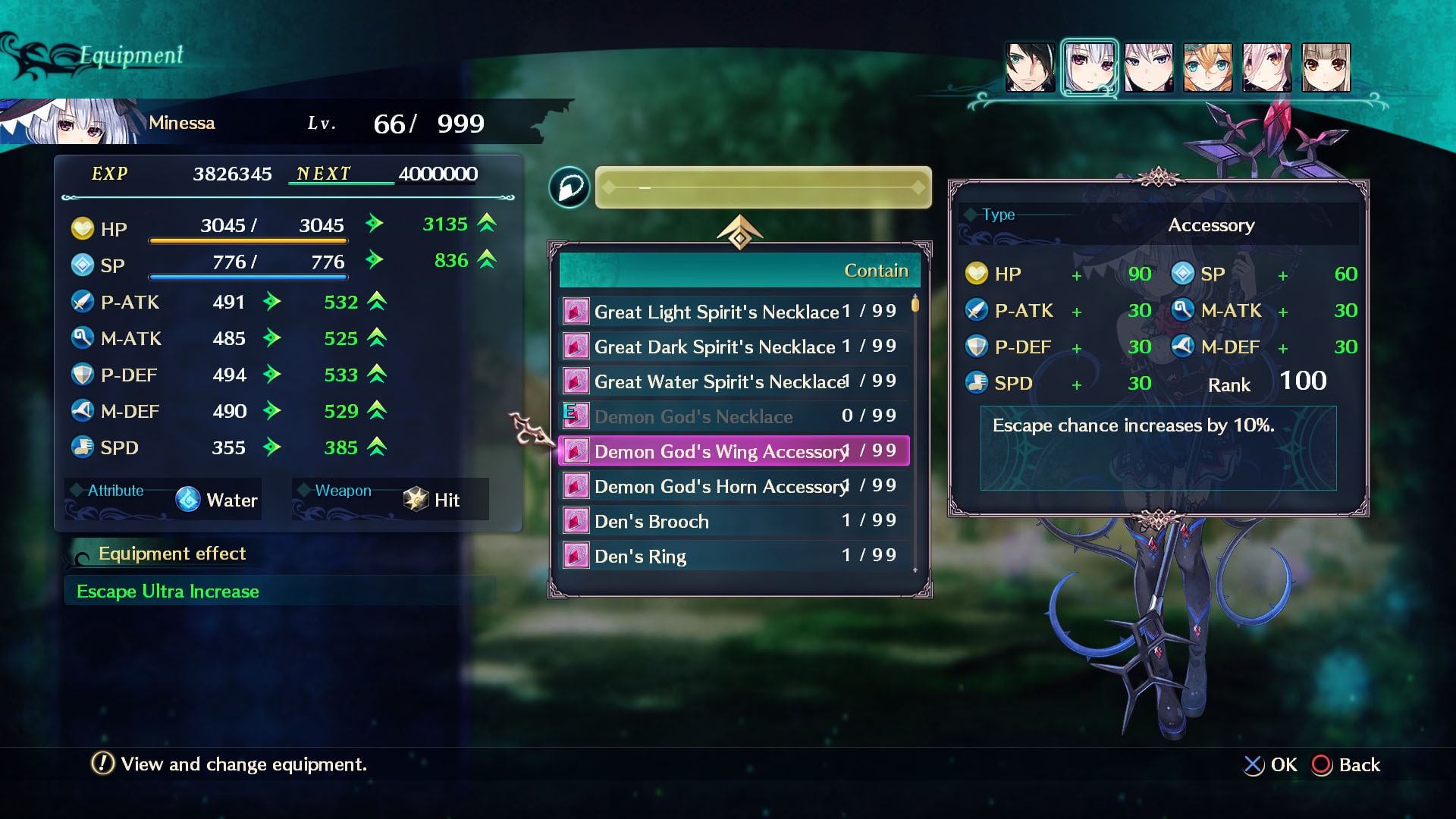Select the Demon God's Wing Accessory item icon

(x=576, y=450)
